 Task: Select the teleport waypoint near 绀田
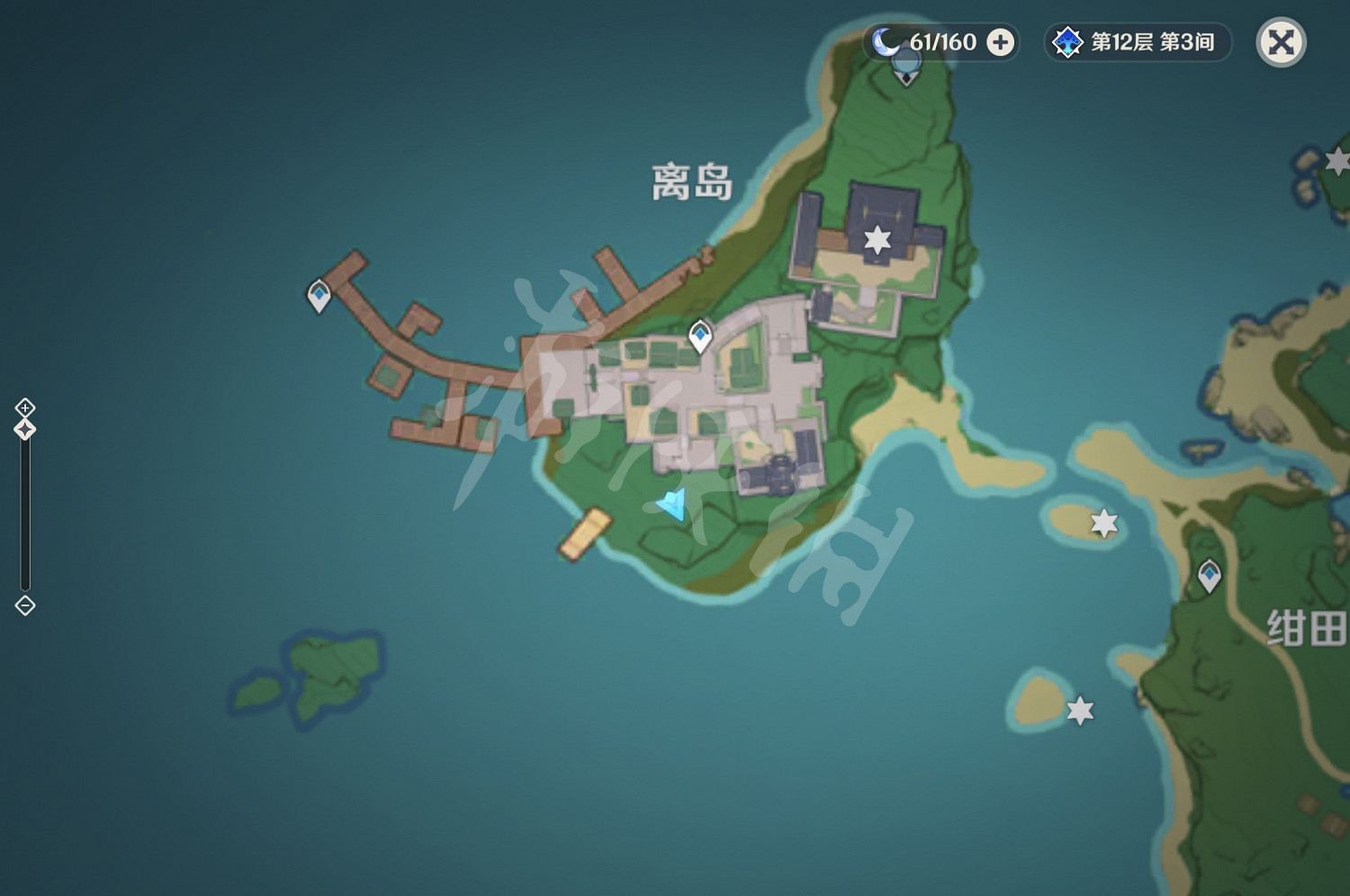point(1209,573)
